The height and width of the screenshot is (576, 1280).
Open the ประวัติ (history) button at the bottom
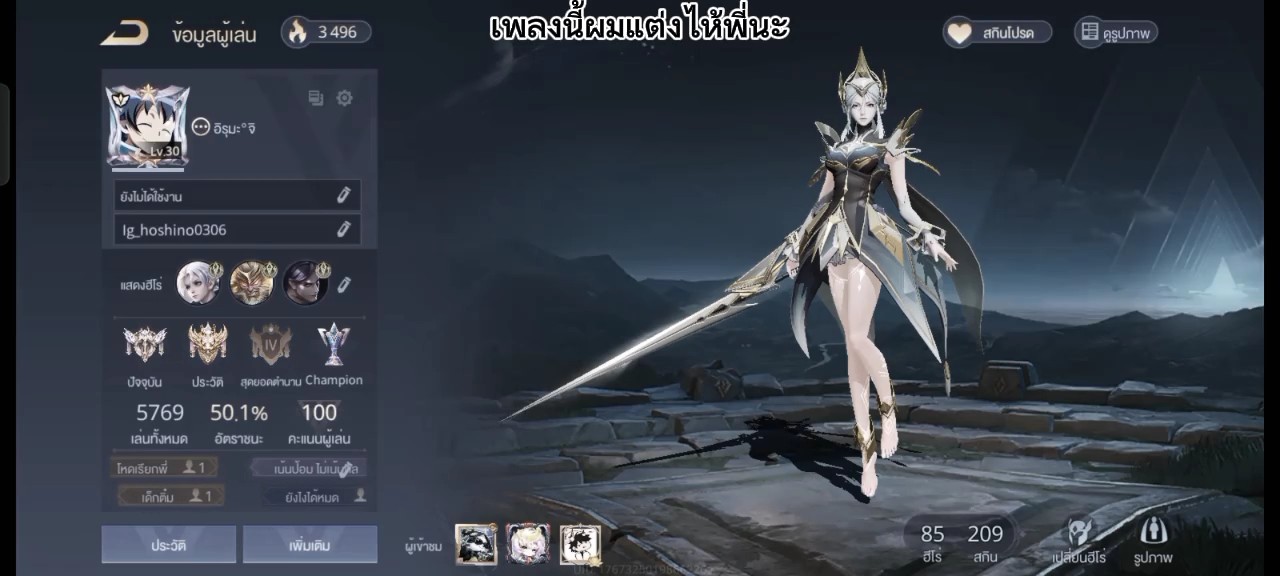[x=168, y=545]
